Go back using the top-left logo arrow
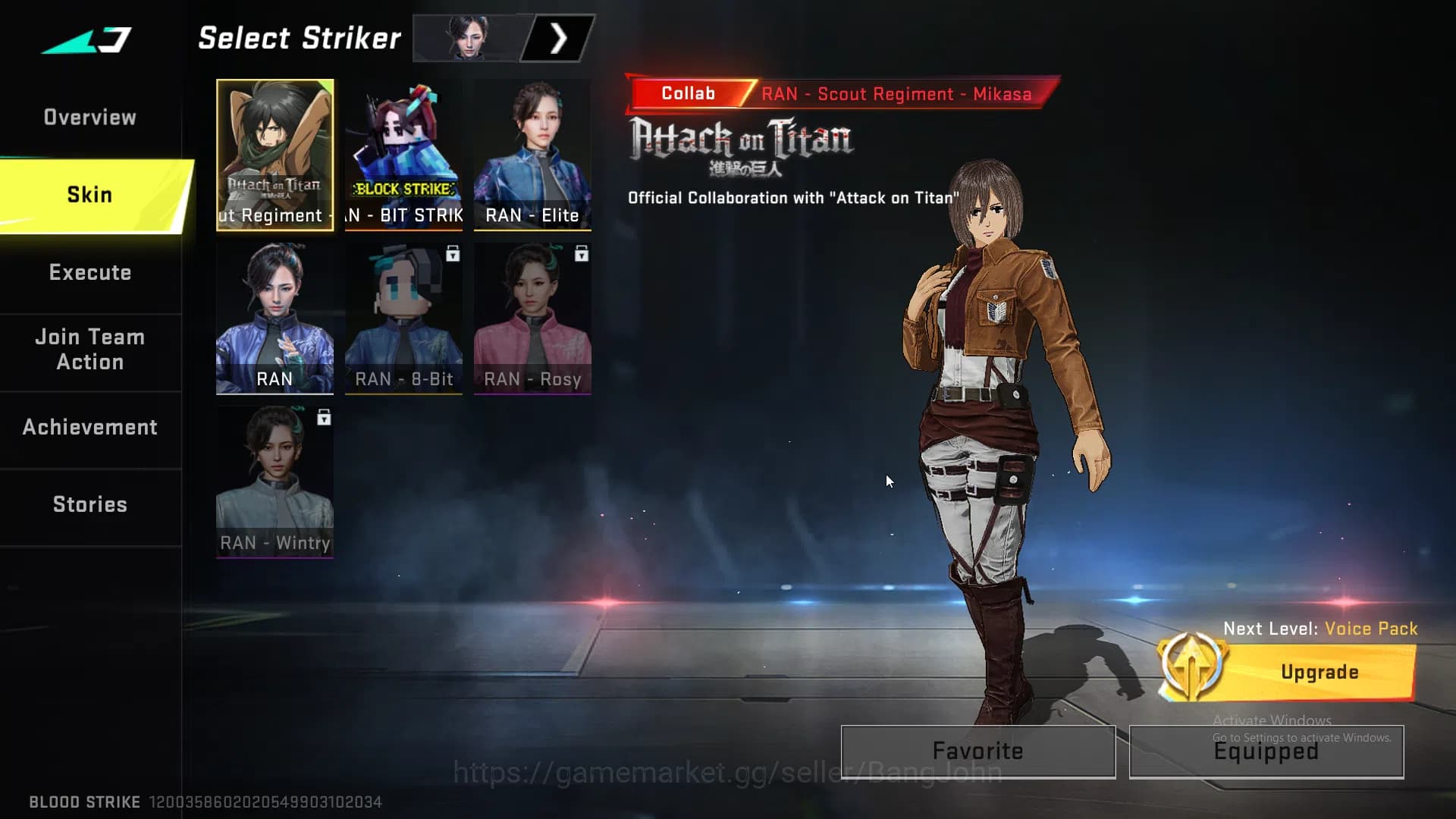This screenshot has width=1456, height=819. [87, 39]
